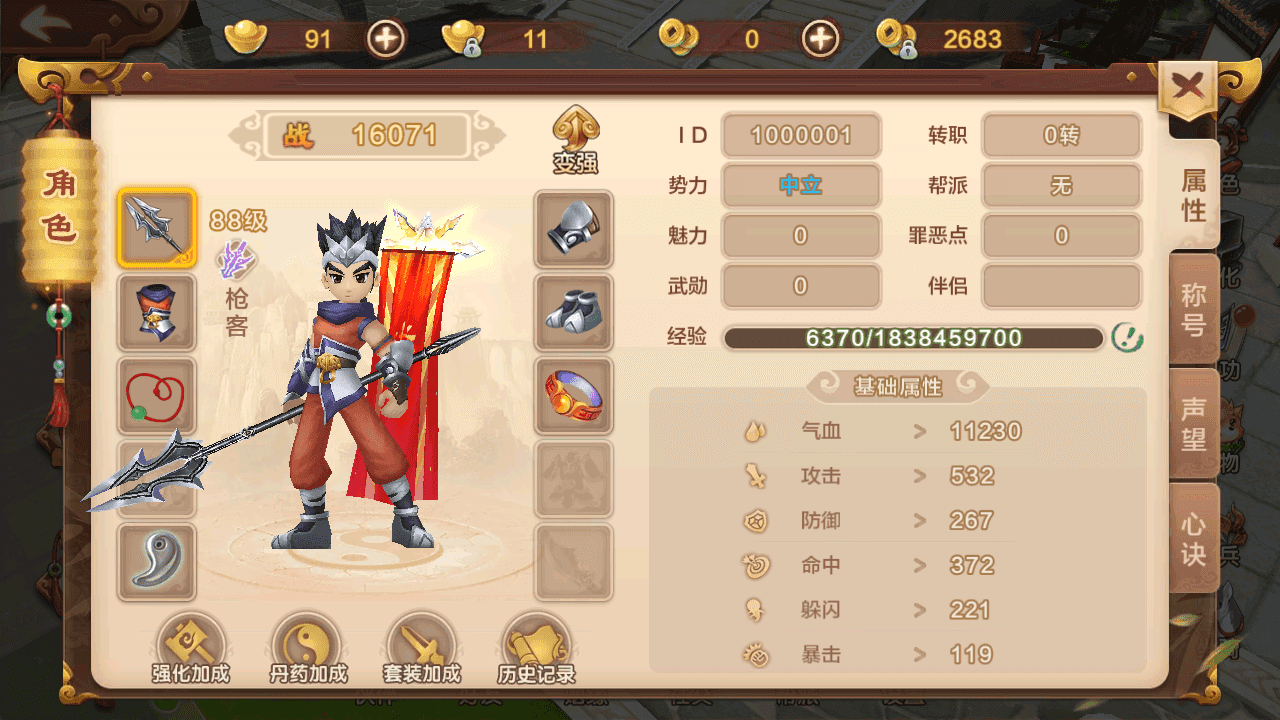1280x720 pixels.
Task: Select the jeweled ring slot
Action: tap(573, 395)
